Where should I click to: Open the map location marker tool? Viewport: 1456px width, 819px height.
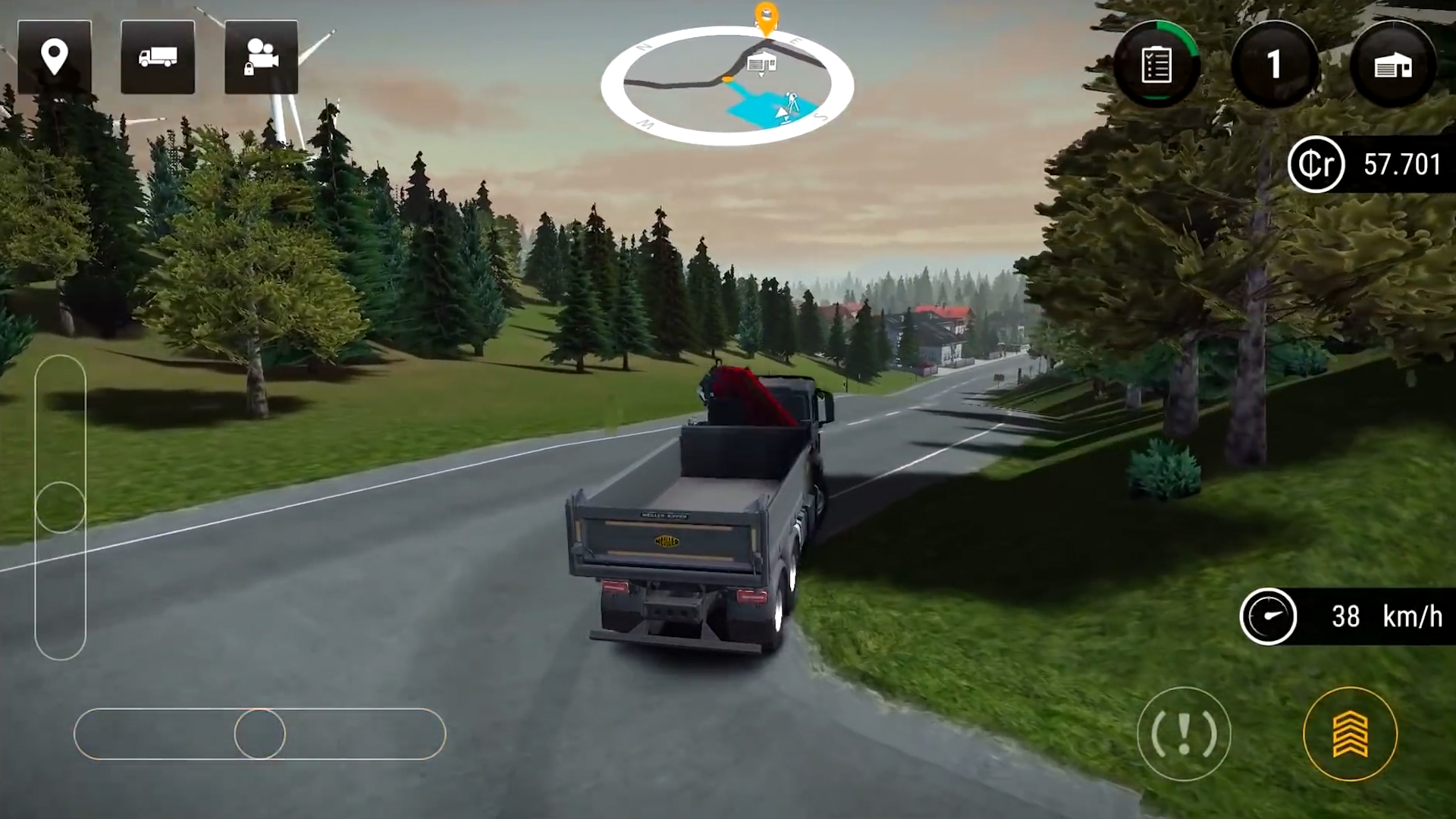pos(54,57)
